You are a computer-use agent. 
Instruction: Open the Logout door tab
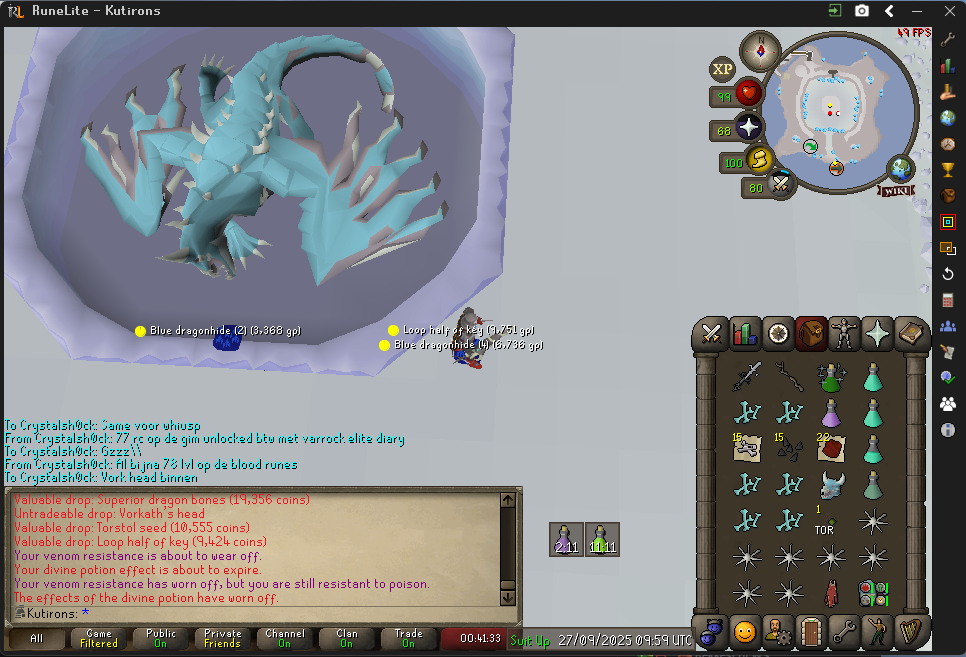point(811,632)
